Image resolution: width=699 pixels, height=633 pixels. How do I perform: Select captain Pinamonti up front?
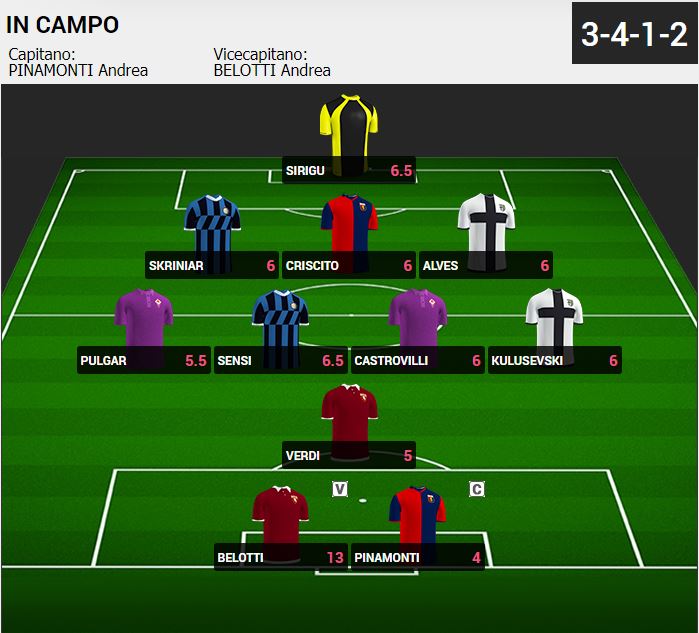(418, 519)
